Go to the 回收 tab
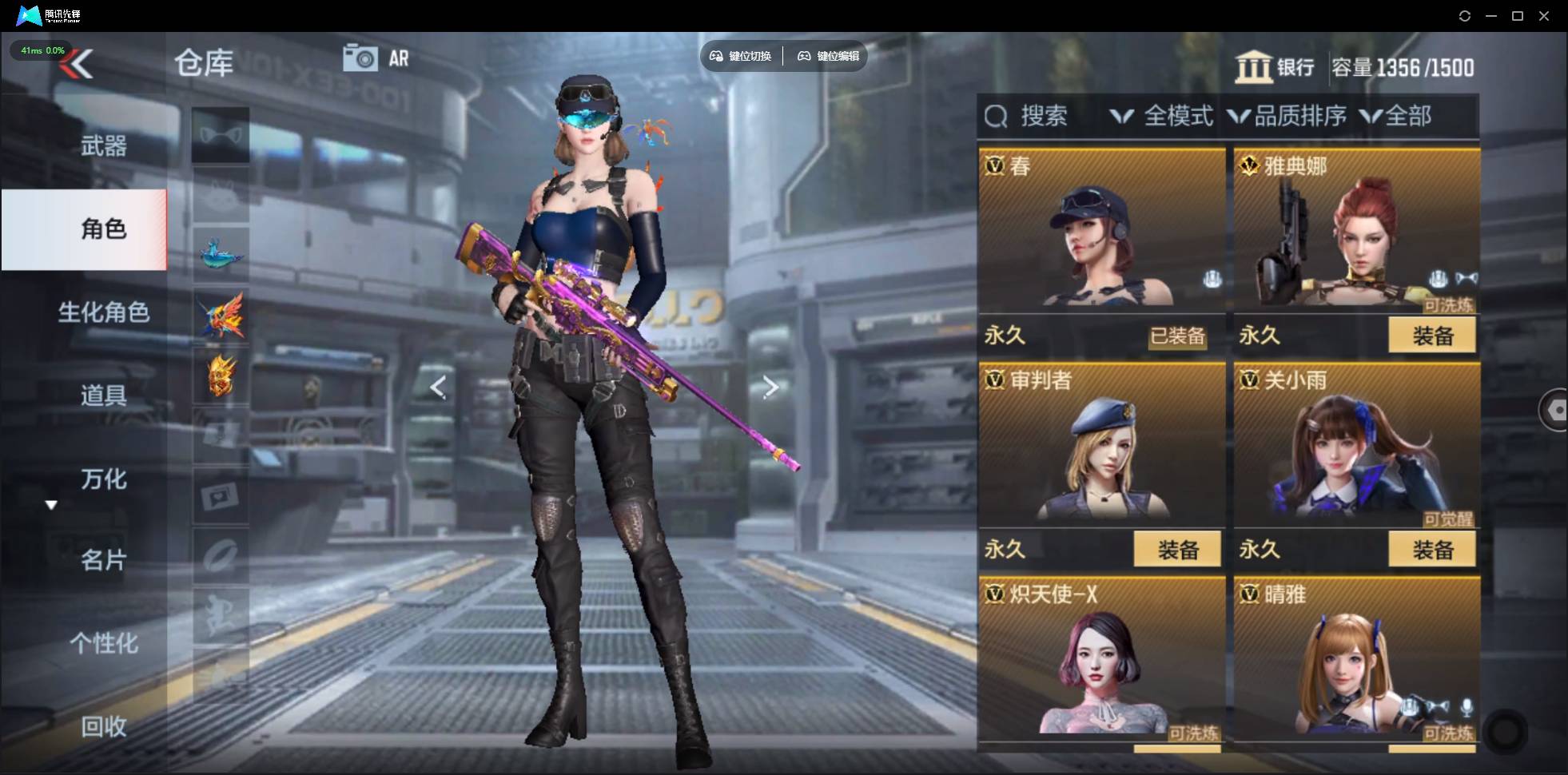This screenshot has width=1568, height=775. 103,726
